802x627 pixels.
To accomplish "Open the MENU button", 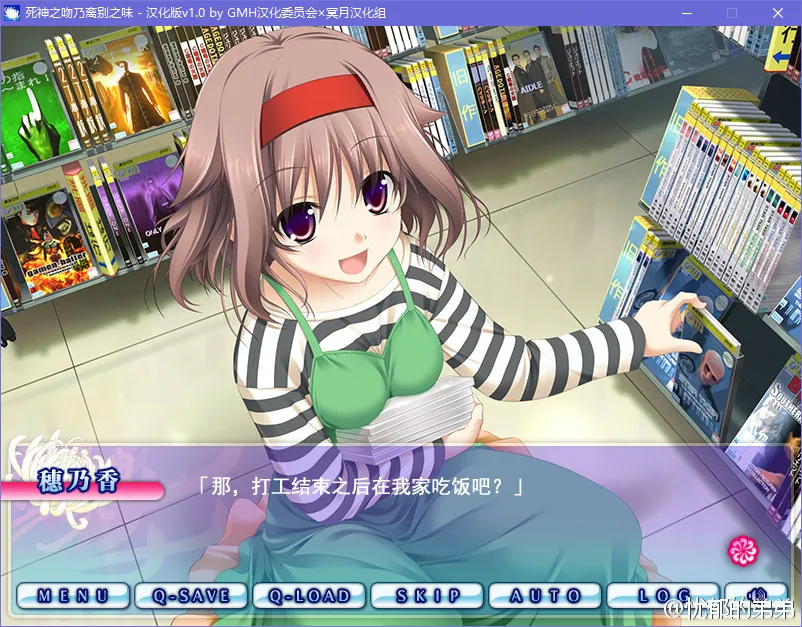I will point(73,596).
